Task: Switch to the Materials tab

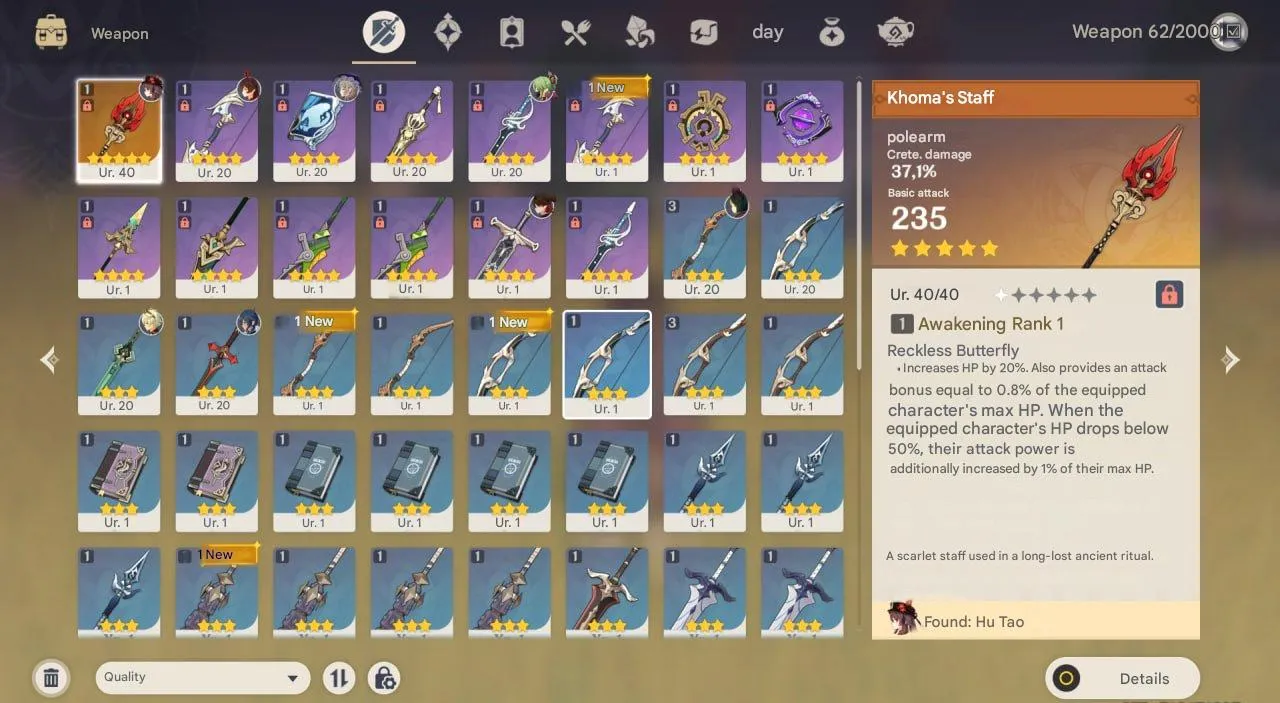Action: [639, 33]
